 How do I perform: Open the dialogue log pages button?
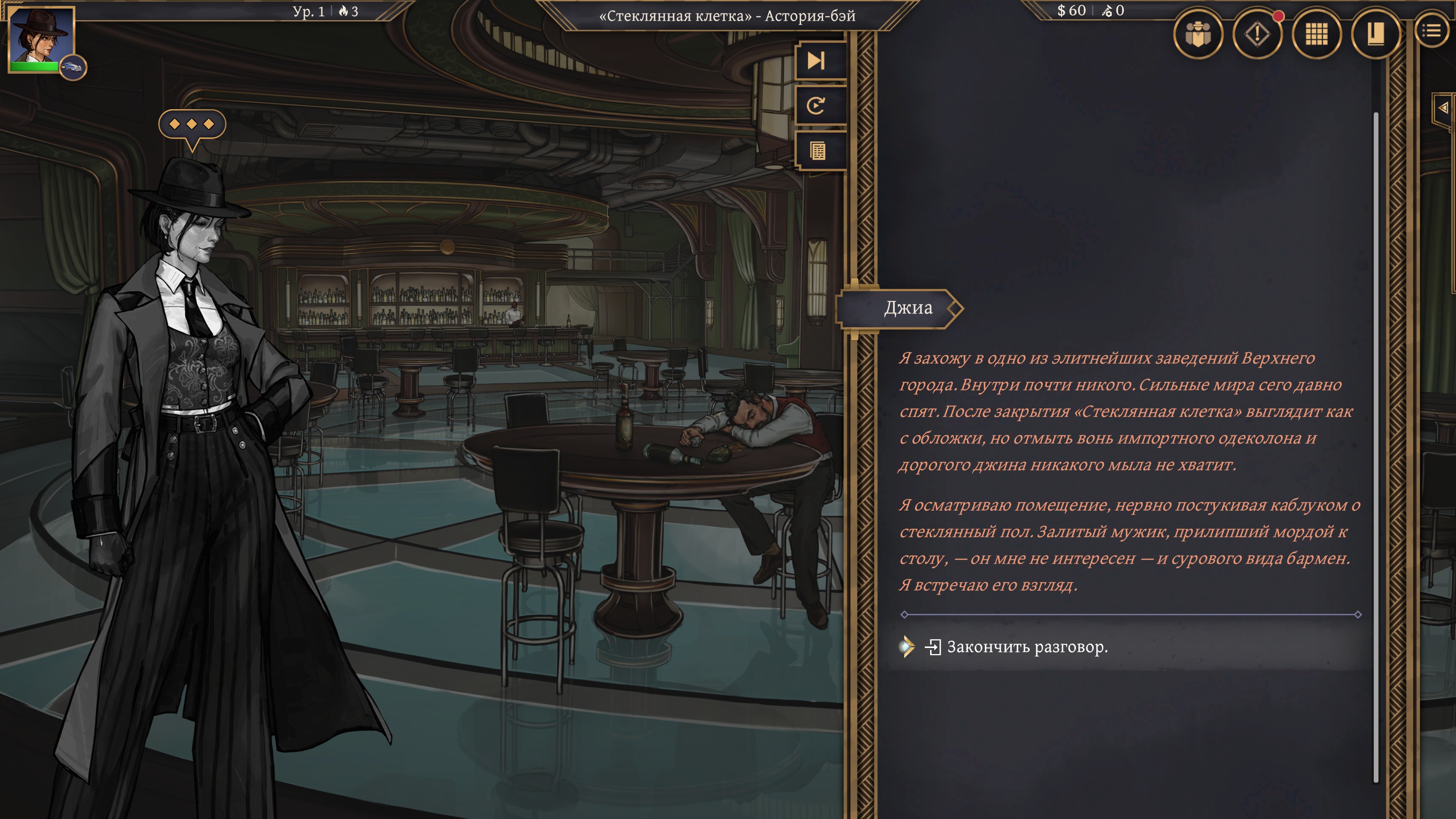tap(818, 151)
